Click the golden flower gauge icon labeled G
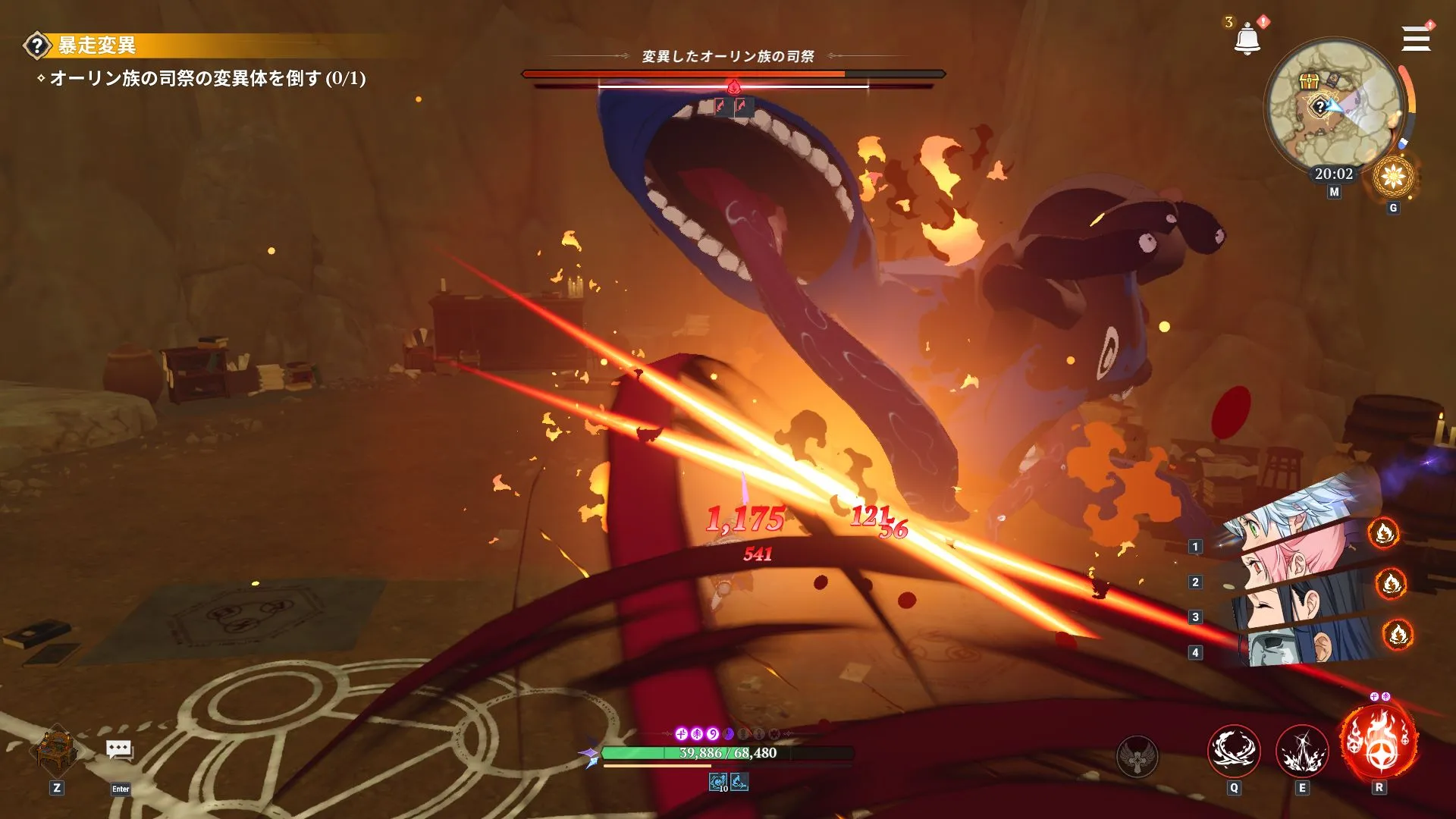The image size is (1456, 819). tap(1395, 176)
